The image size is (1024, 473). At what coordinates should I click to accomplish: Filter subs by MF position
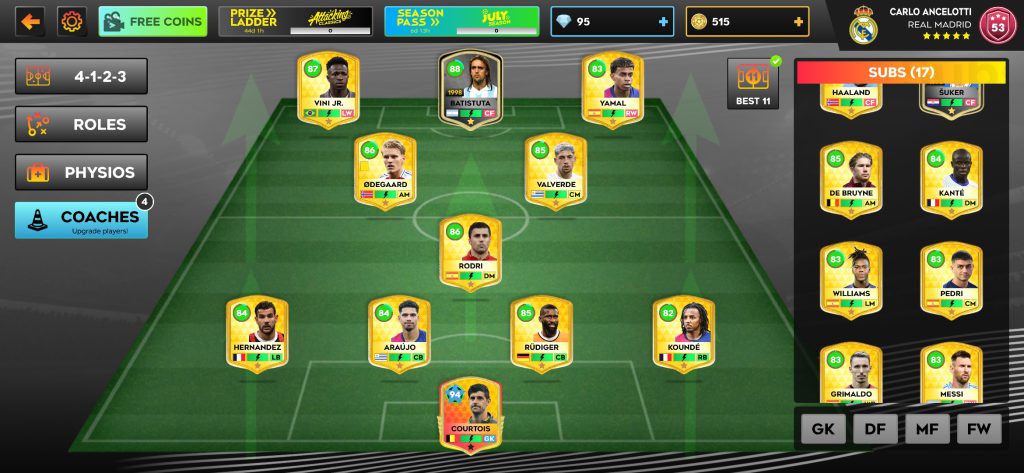pyautogui.click(x=927, y=429)
